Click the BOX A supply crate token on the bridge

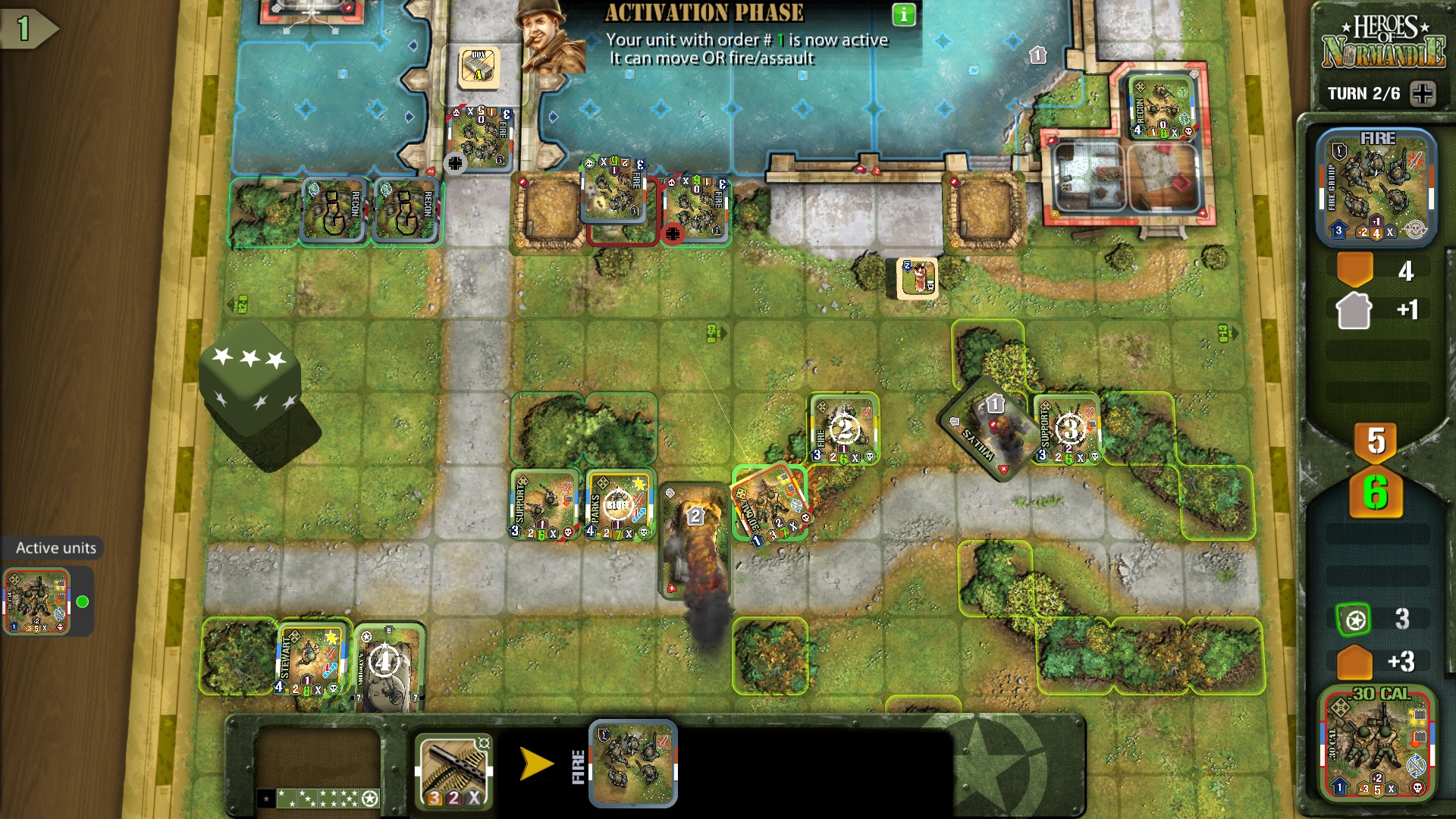tap(479, 66)
